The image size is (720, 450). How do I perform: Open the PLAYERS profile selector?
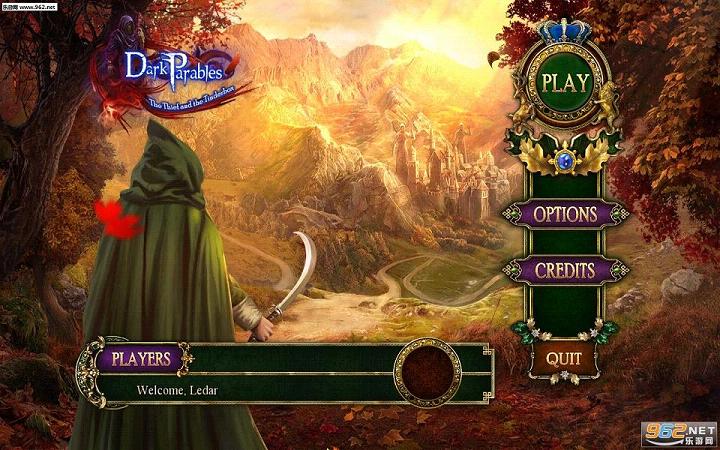140,358
